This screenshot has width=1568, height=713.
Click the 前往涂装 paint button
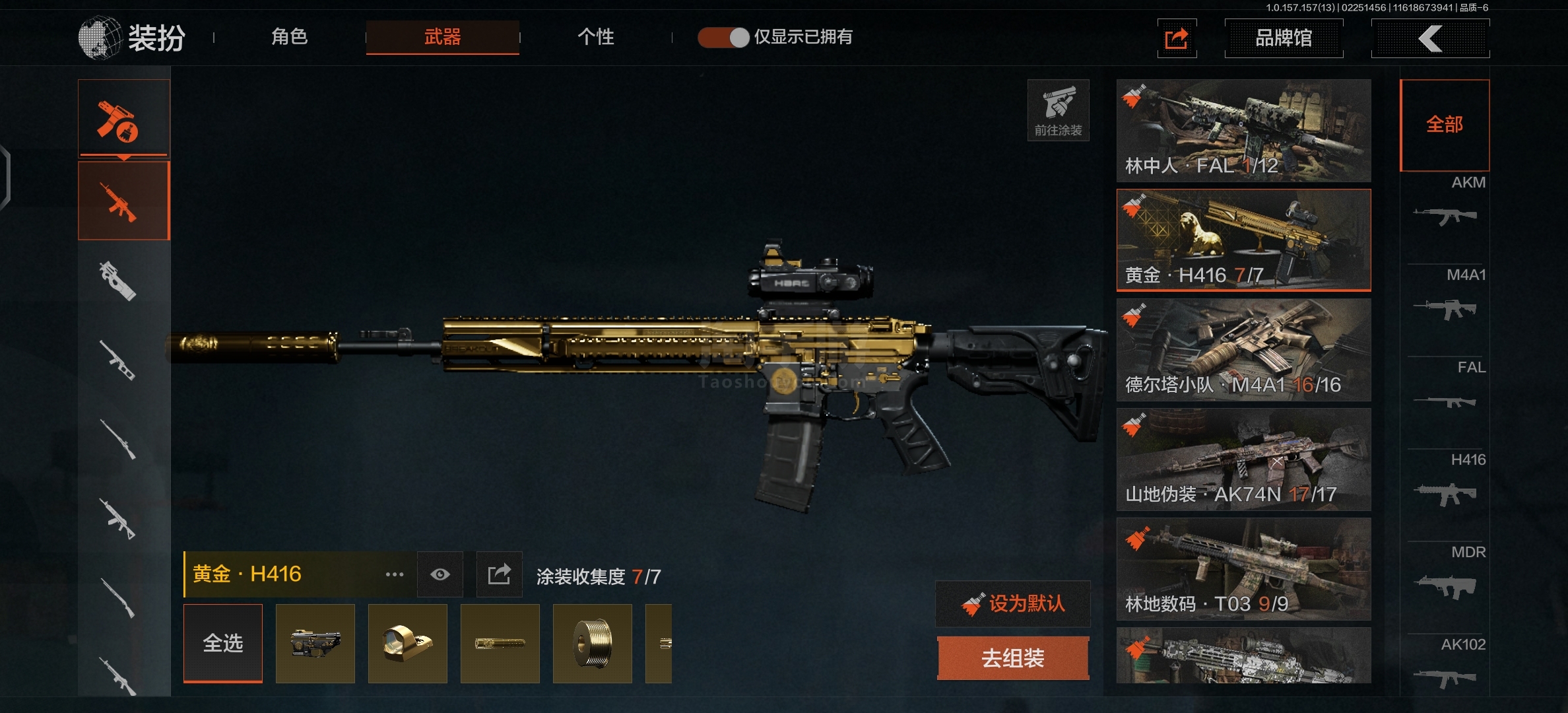tap(1058, 110)
